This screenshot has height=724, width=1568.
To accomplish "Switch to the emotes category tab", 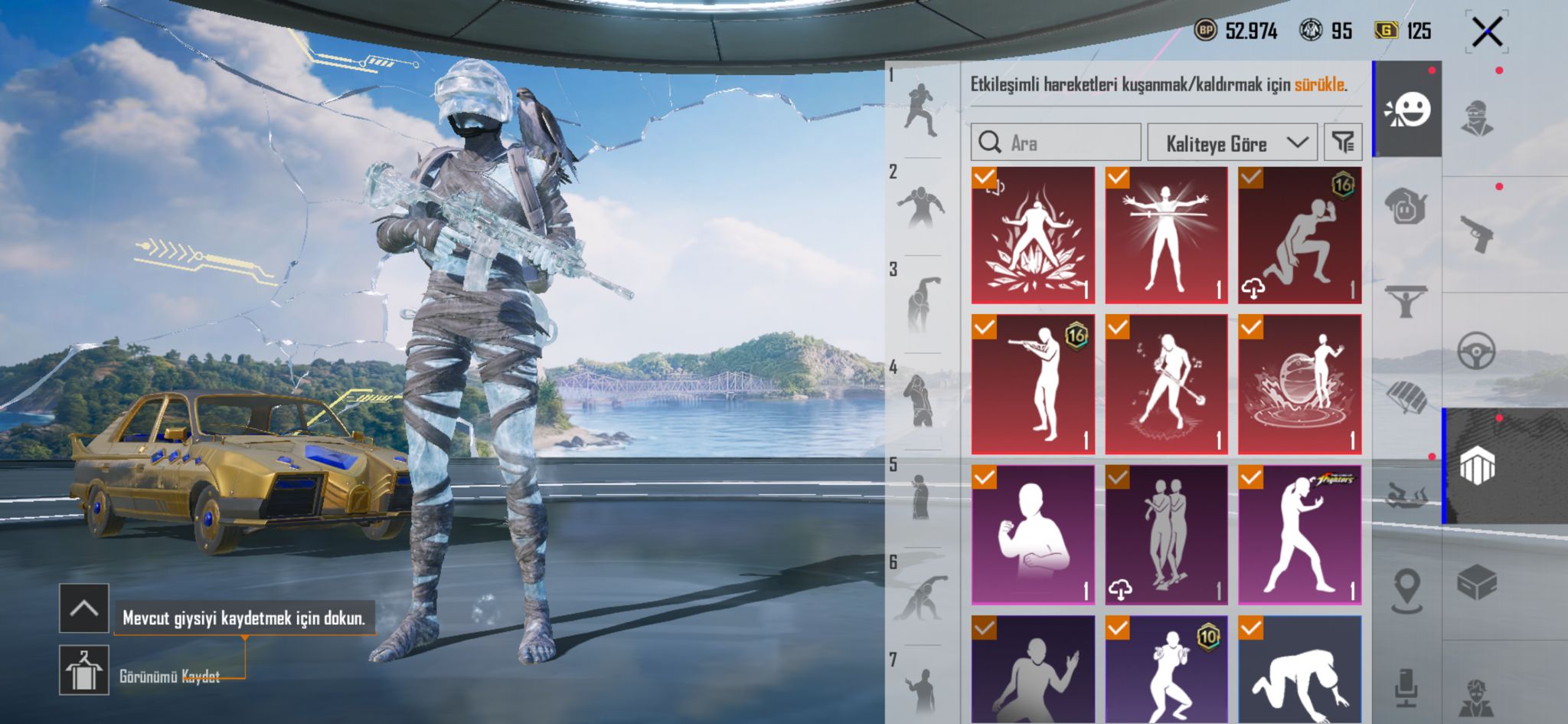I will coord(1407,110).
